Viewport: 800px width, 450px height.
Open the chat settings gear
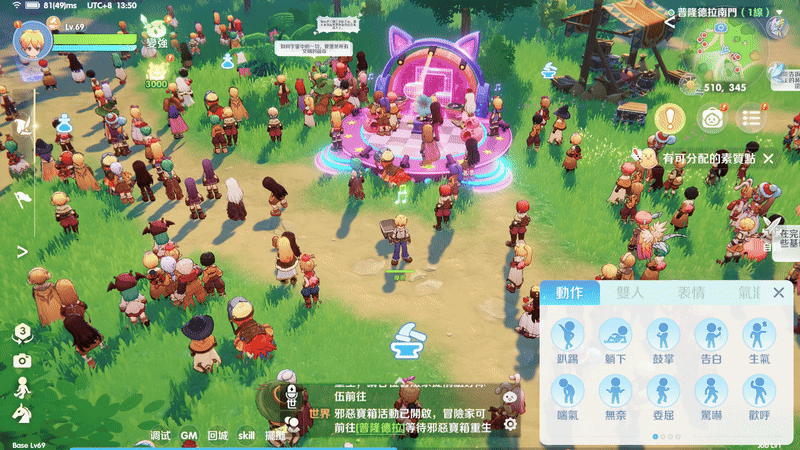point(510,424)
